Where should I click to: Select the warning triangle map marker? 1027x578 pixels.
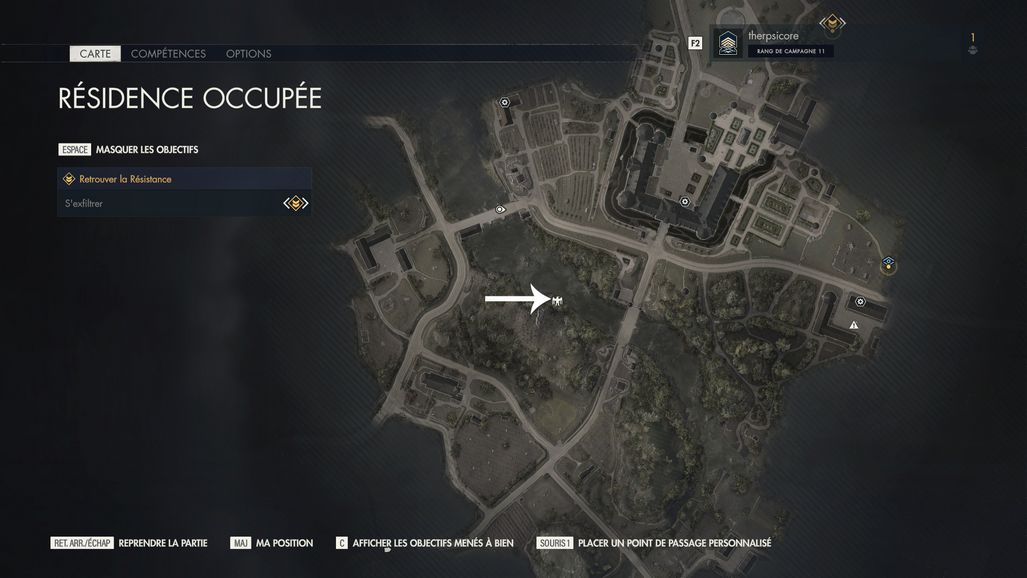pos(854,325)
